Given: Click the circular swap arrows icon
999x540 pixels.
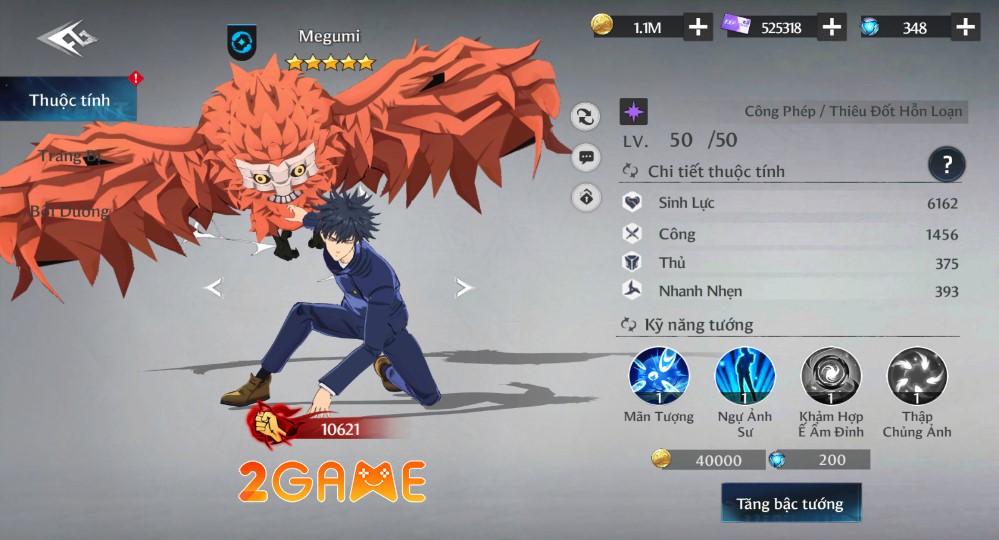Looking at the screenshot, I should coord(586,116).
